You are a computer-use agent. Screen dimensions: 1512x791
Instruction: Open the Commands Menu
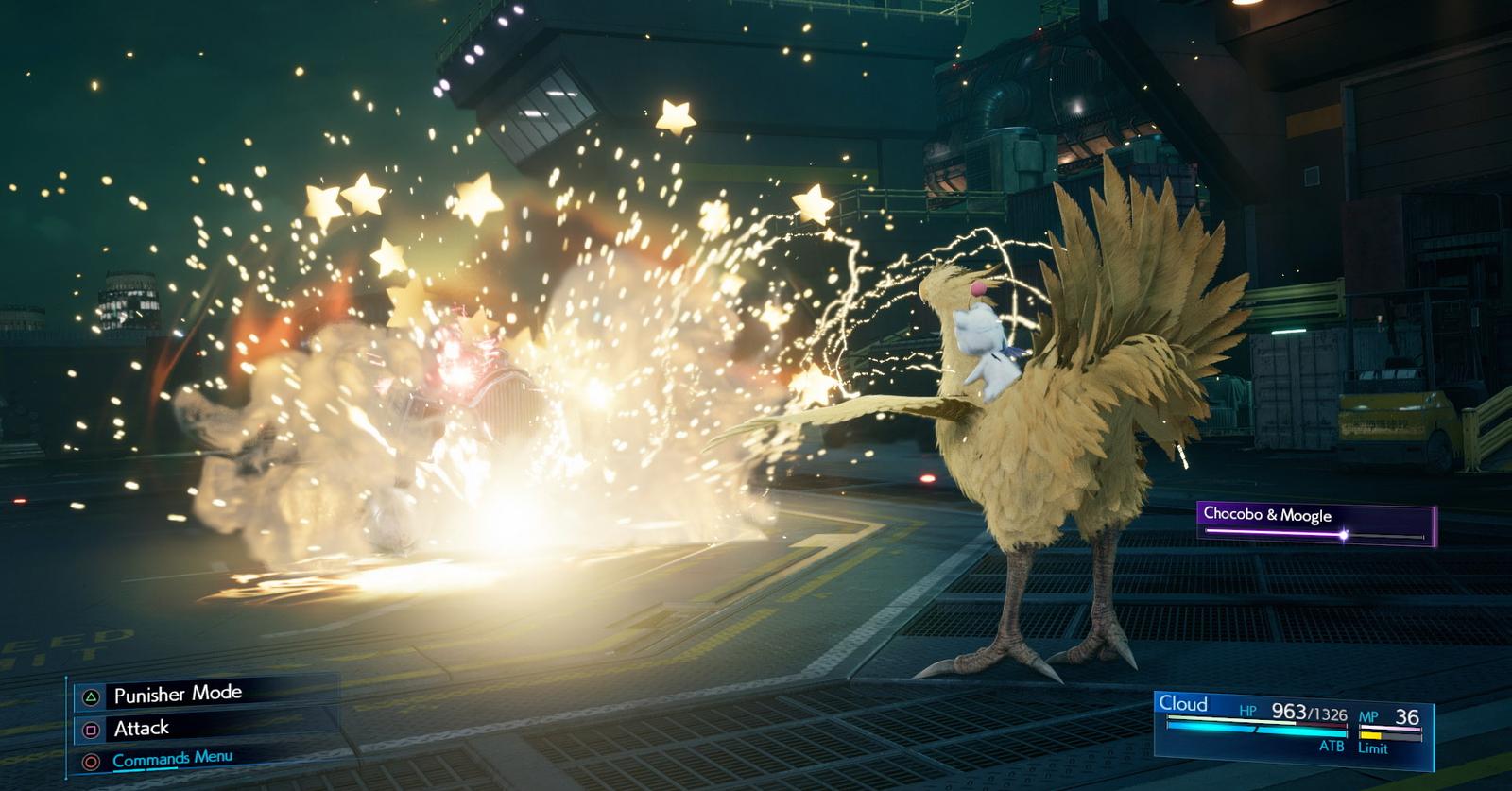click(172, 759)
